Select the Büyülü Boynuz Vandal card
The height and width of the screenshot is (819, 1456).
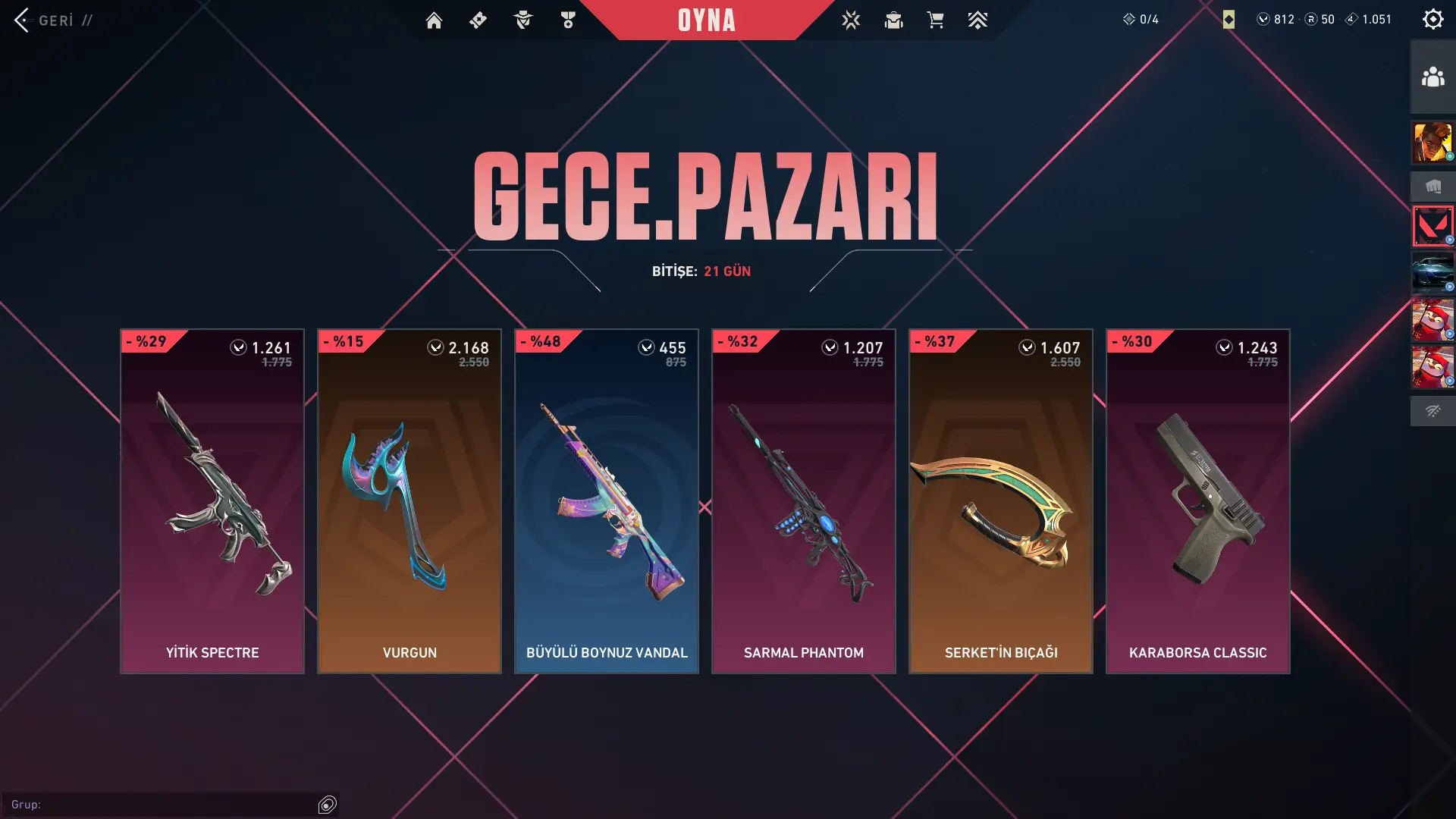tap(607, 500)
